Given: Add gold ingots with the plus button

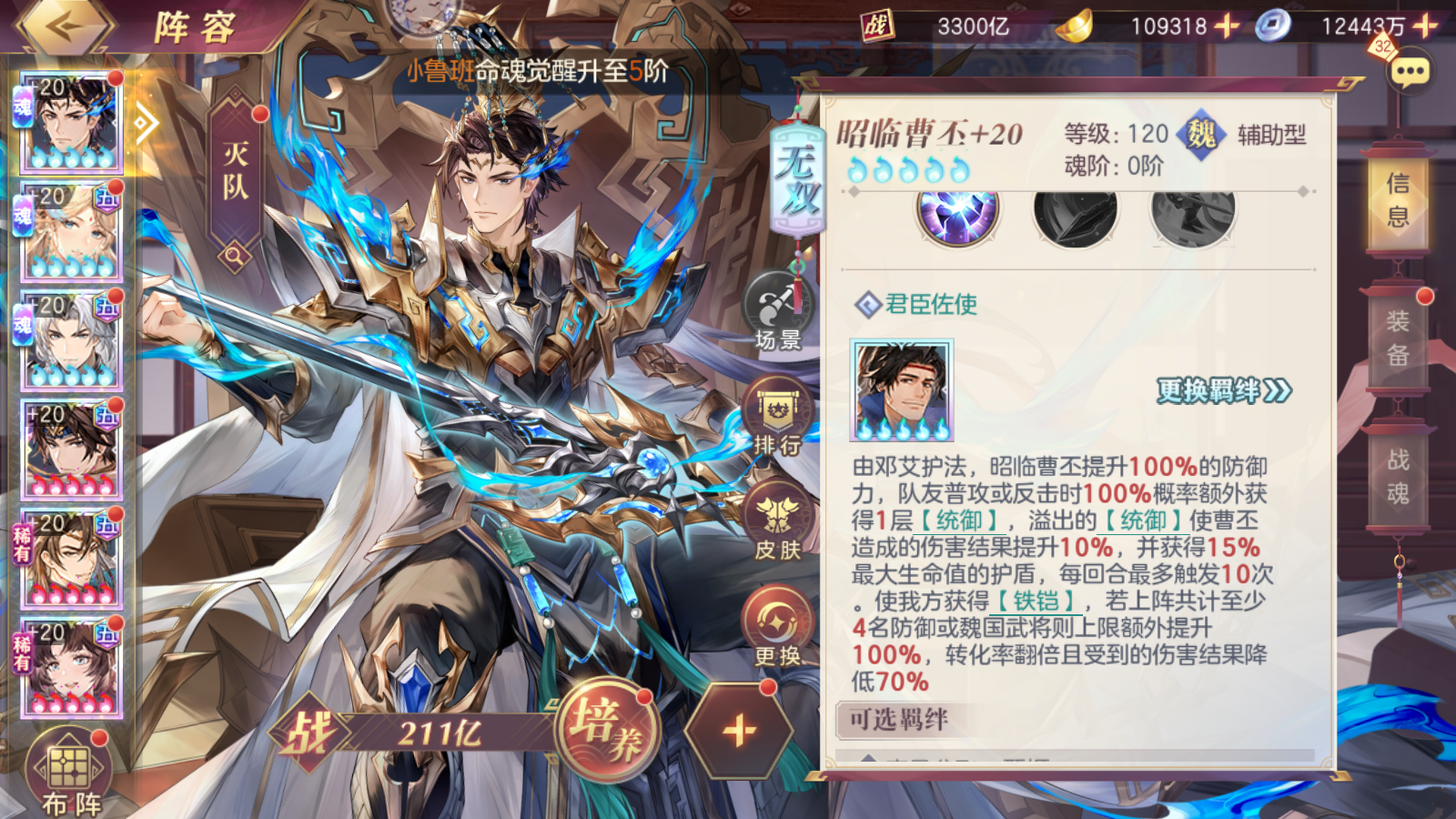Looking at the screenshot, I should pyautogui.click(x=1227, y=26).
